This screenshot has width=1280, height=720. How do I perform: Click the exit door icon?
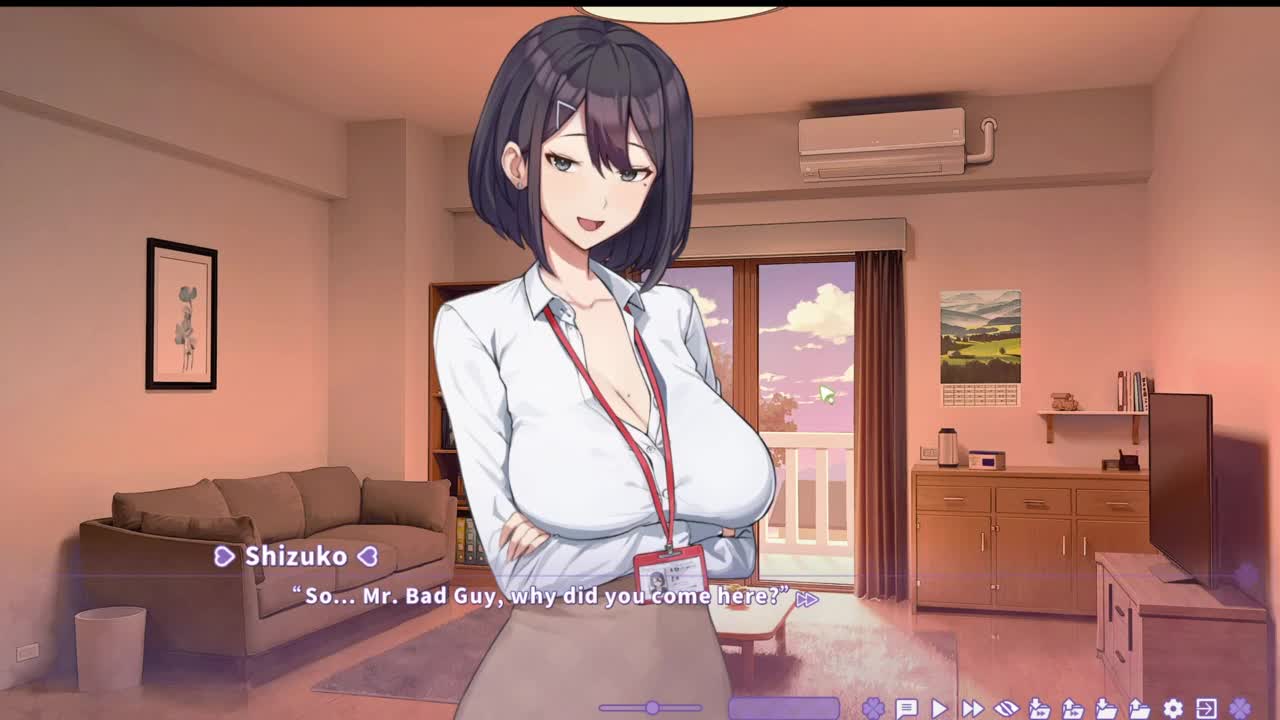click(x=1206, y=709)
